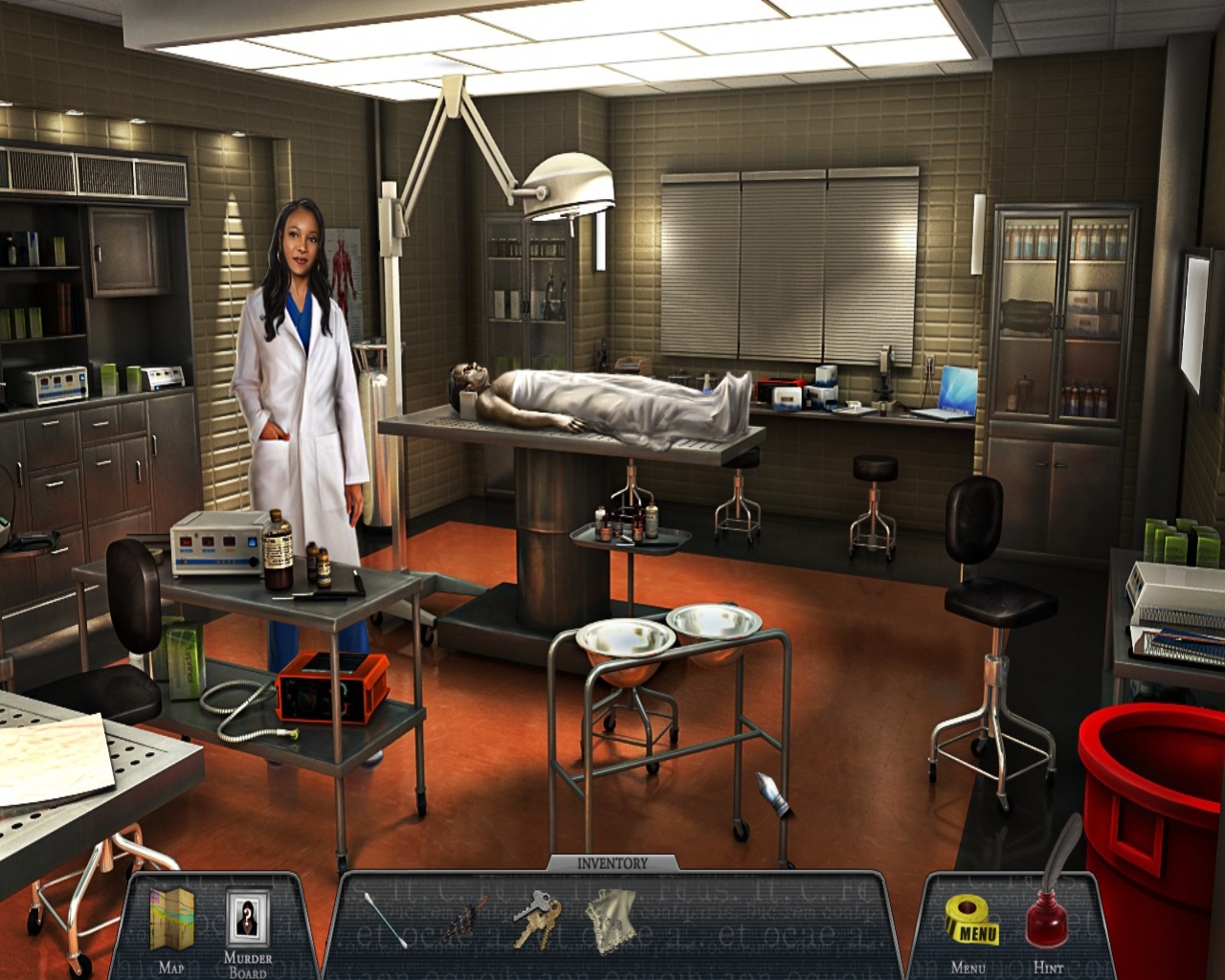The image size is (1225, 980).
Task: Choose the lace handkerchief from inventory
Action: click(x=611, y=921)
